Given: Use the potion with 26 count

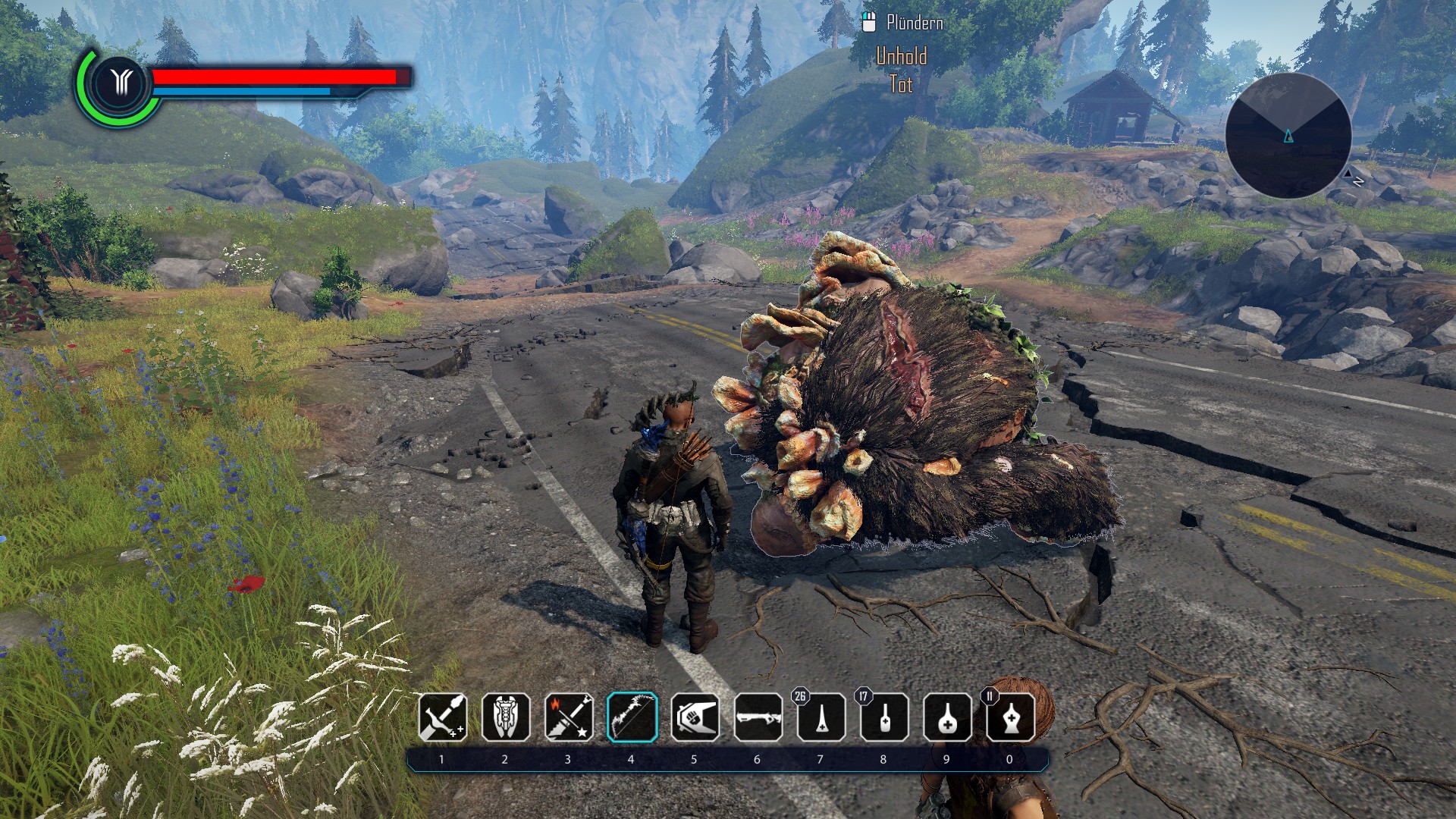Looking at the screenshot, I should [x=821, y=717].
